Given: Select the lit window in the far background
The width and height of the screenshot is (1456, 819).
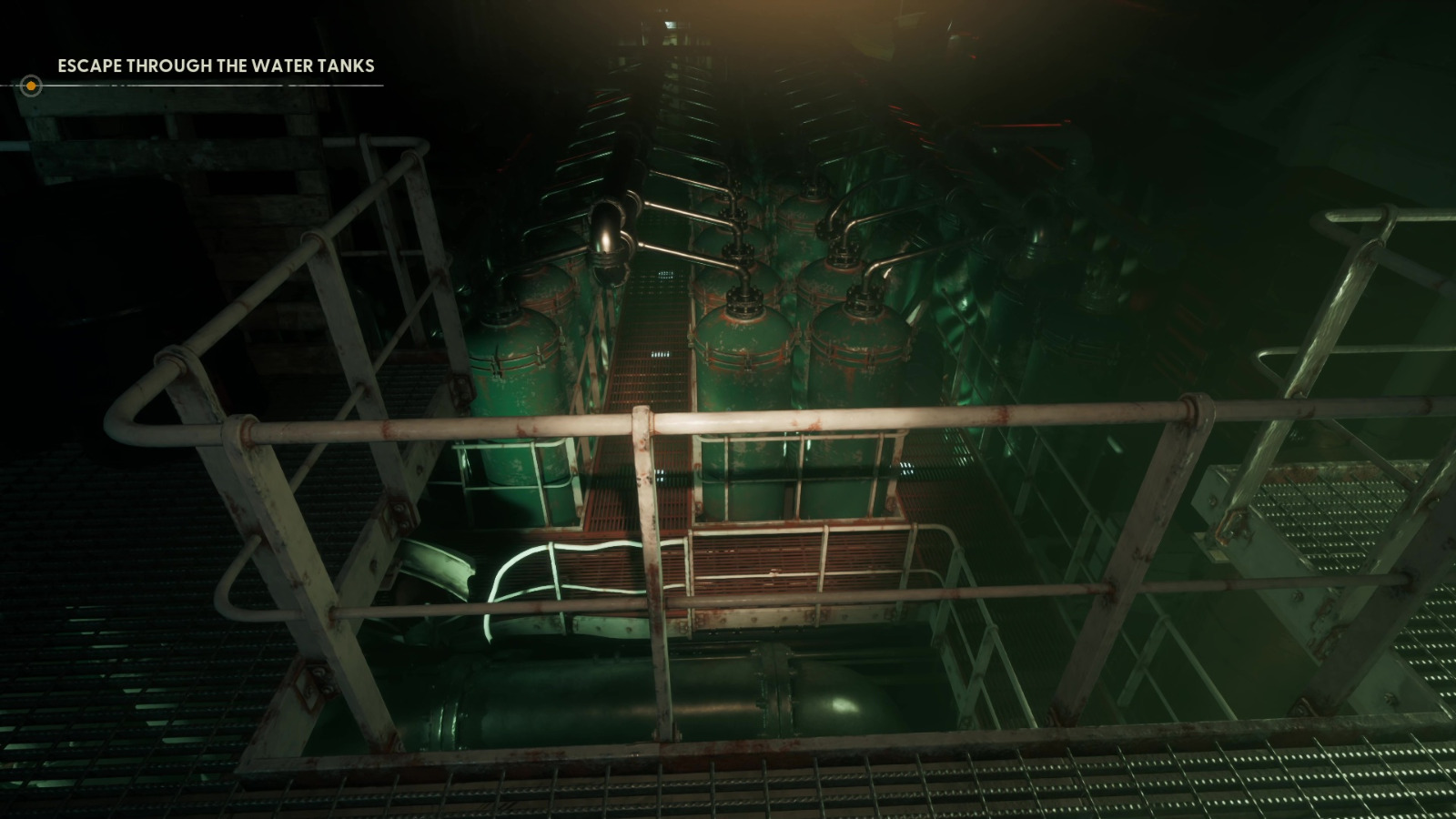Looking at the screenshot, I should tap(671, 23).
